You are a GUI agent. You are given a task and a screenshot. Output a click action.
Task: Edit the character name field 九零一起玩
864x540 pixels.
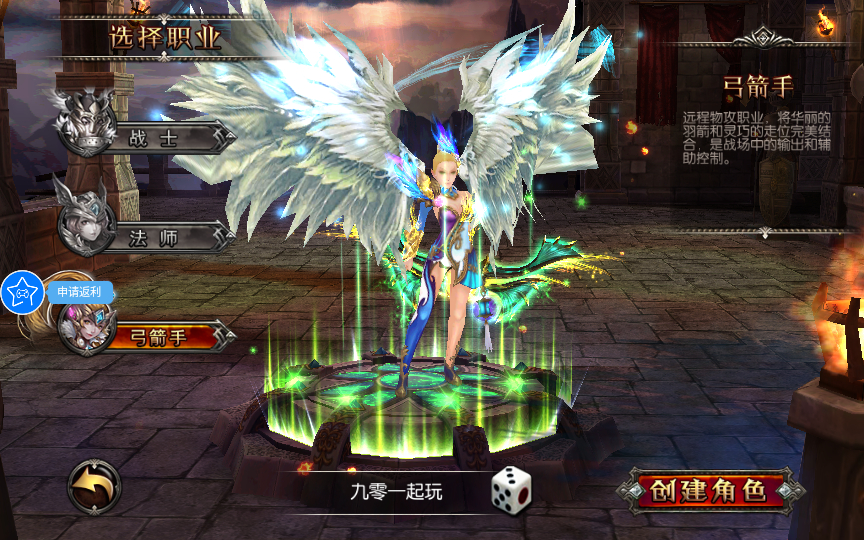point(396,491)
